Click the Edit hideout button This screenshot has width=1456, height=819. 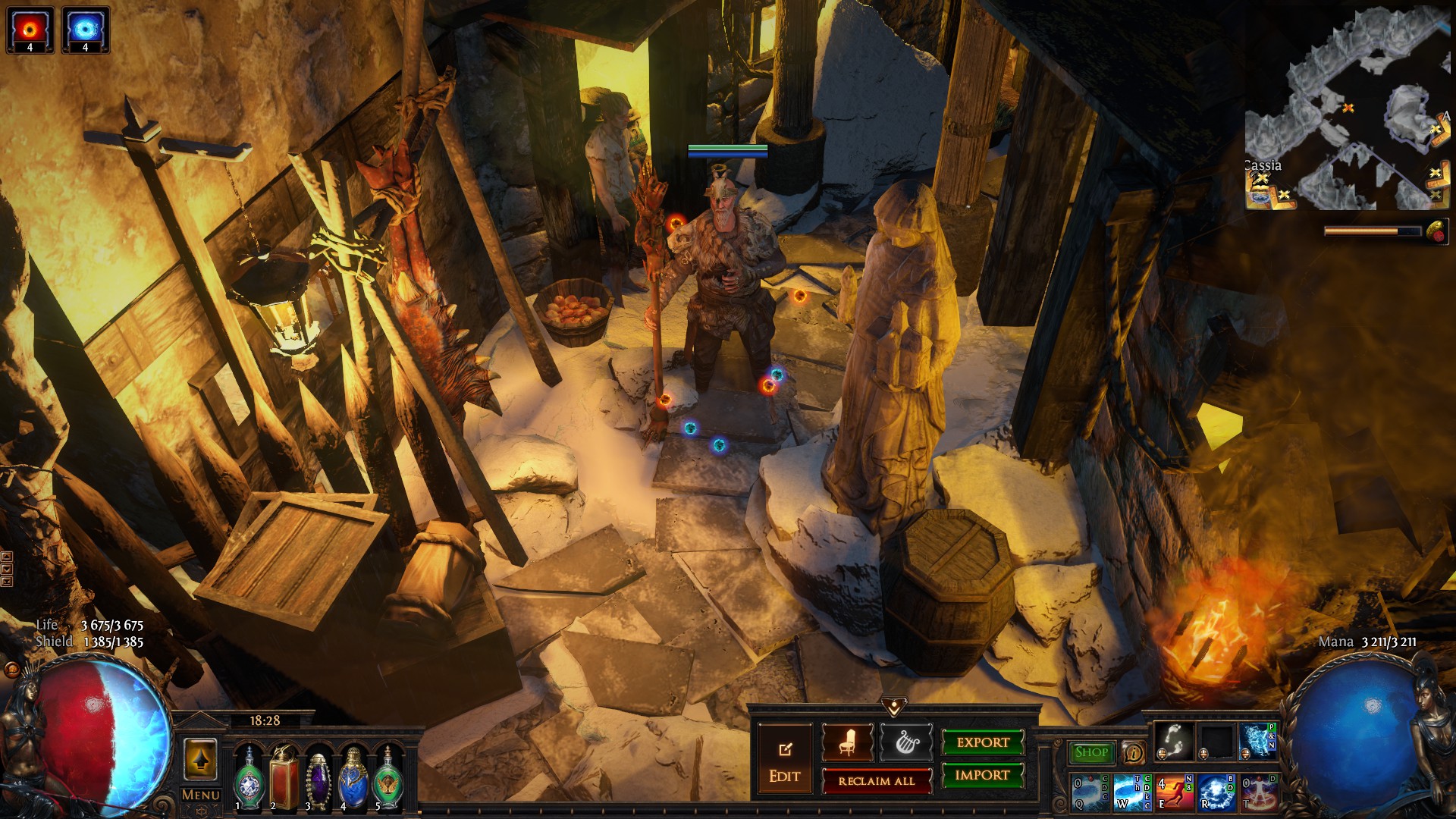pos(784,761)
